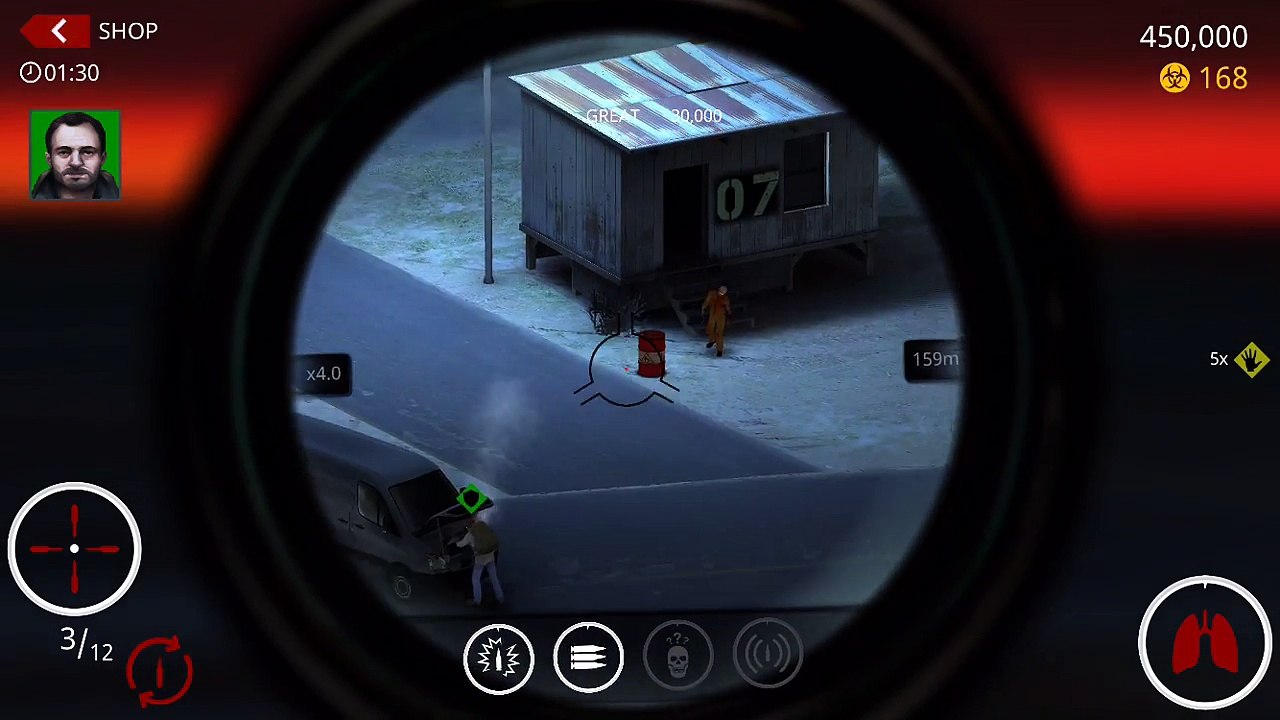The height and width of the screenshot is (720, 1280).
Task: Fire using the red crosshair button
Action: (75, 548)
